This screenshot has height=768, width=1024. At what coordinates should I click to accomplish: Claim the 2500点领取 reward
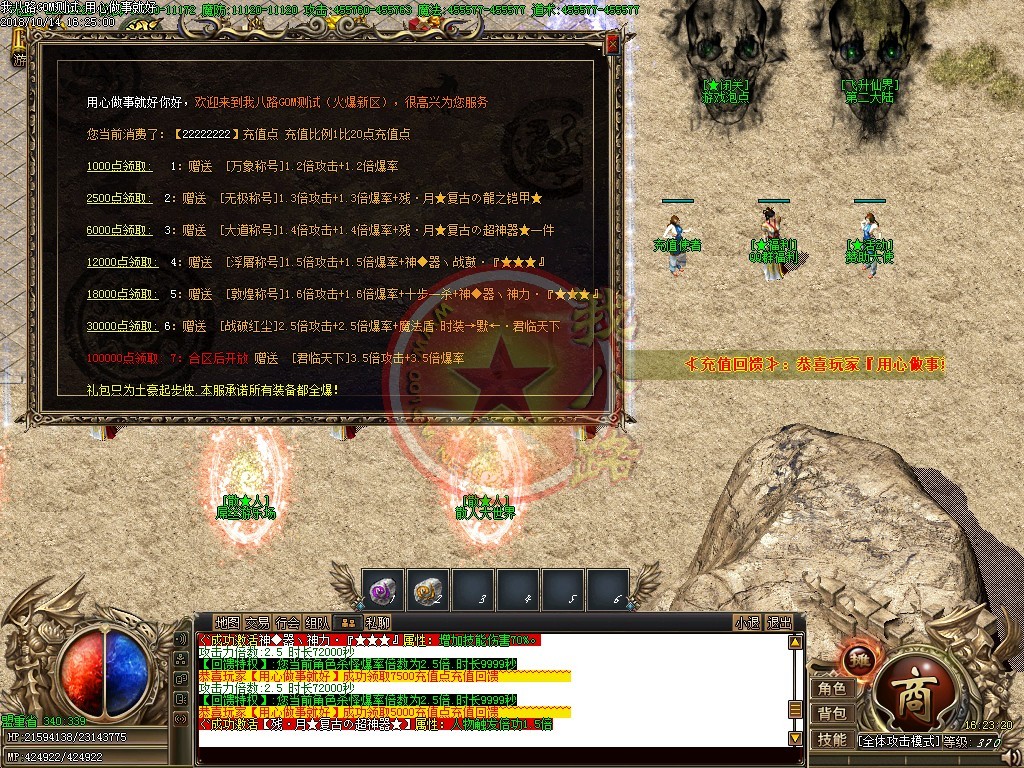[x=118, y=199]
